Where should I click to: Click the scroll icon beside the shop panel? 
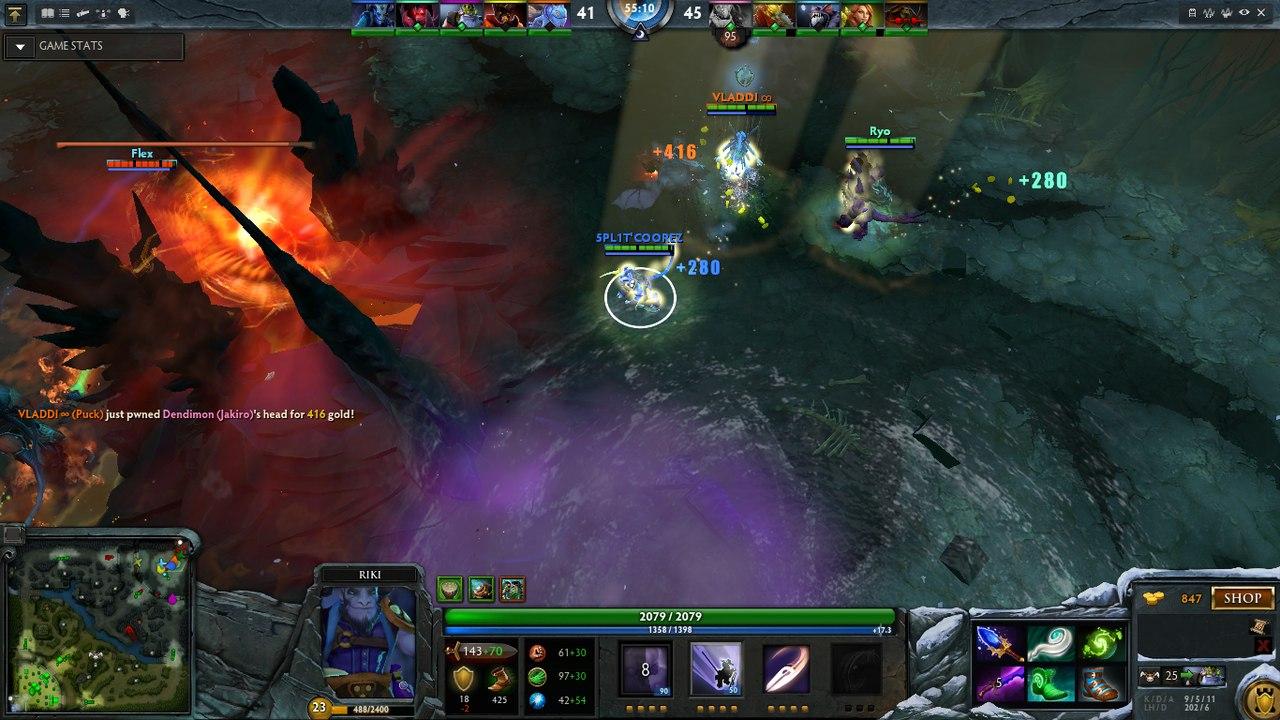(1258, 627)
